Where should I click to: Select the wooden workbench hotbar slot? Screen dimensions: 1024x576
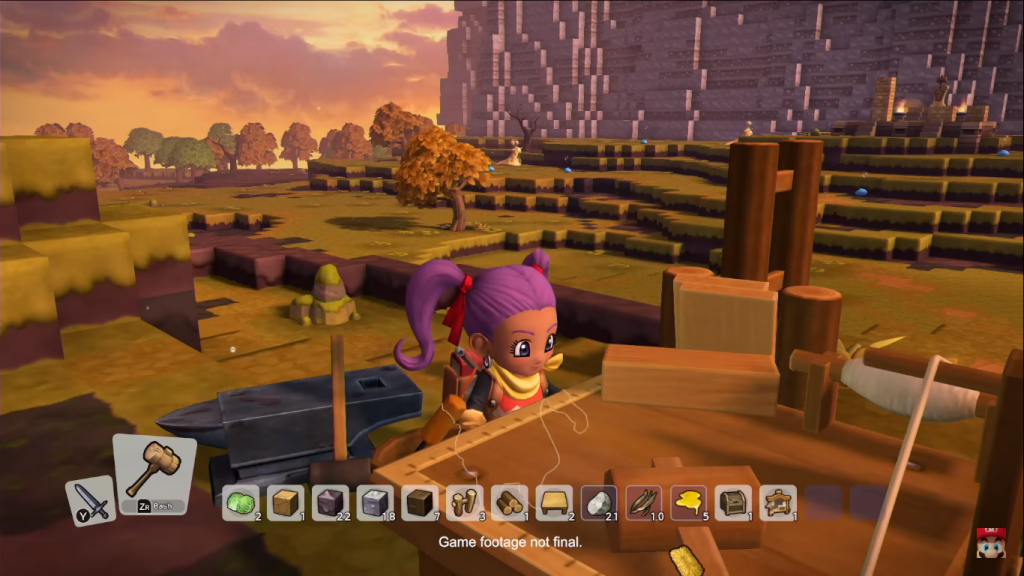(x=778, y=503)
